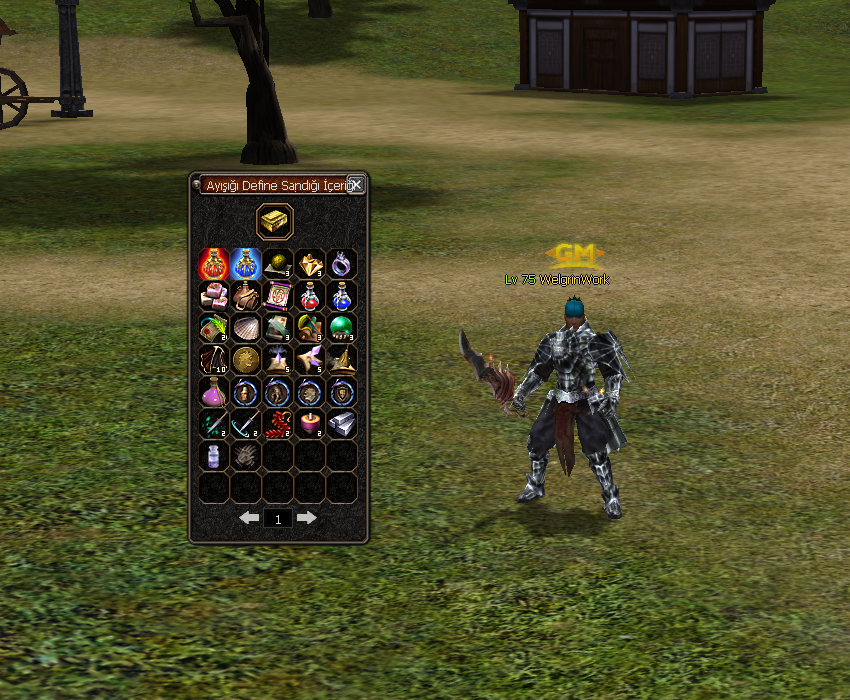Click the seashell item slot
Viewport: 850px width, 700px height.
[246, 328]
